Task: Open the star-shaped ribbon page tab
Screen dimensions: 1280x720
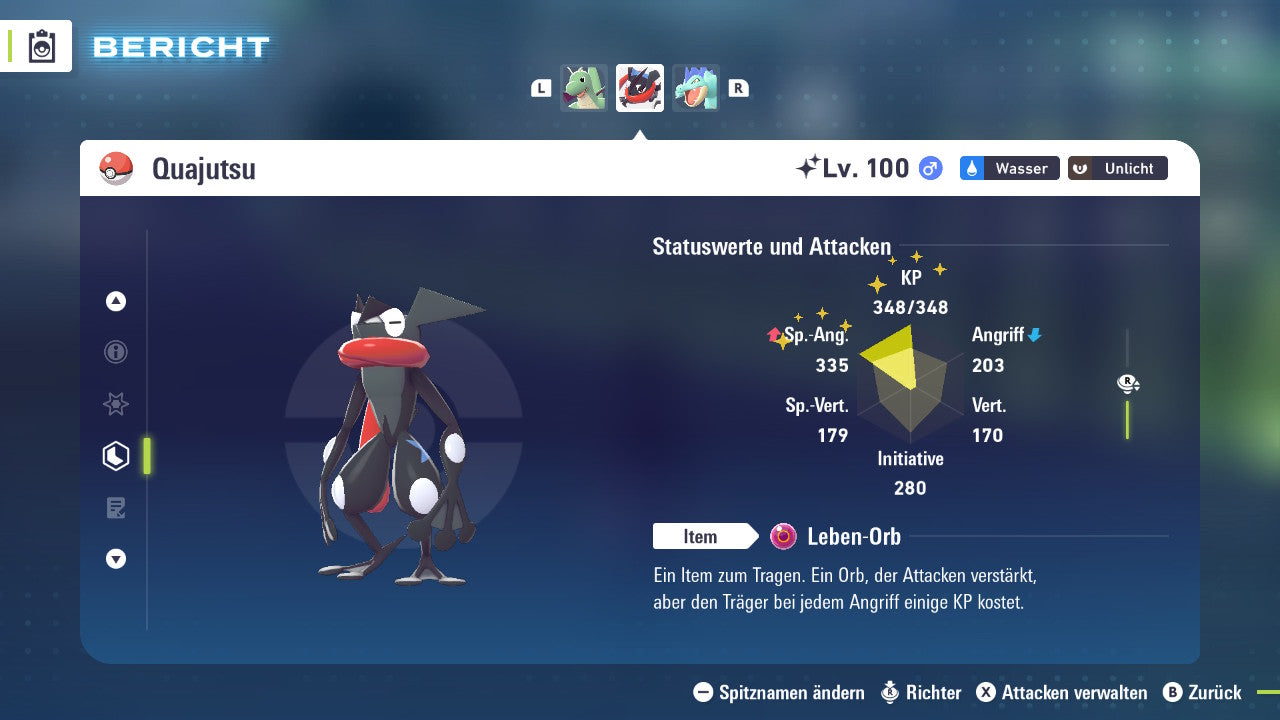Action: (116, 404)
